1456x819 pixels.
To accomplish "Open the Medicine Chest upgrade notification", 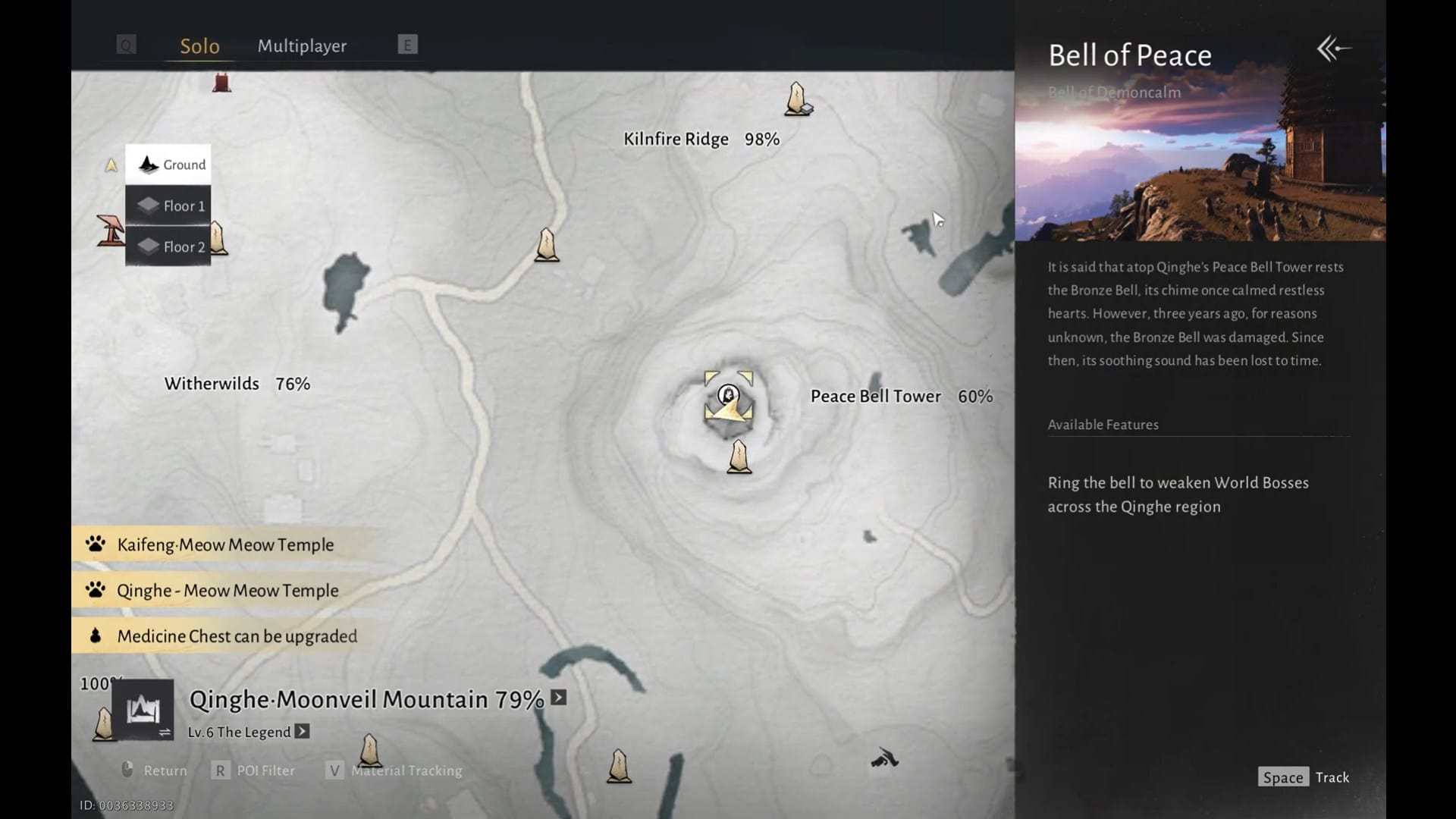I will (x=237, y=636).
